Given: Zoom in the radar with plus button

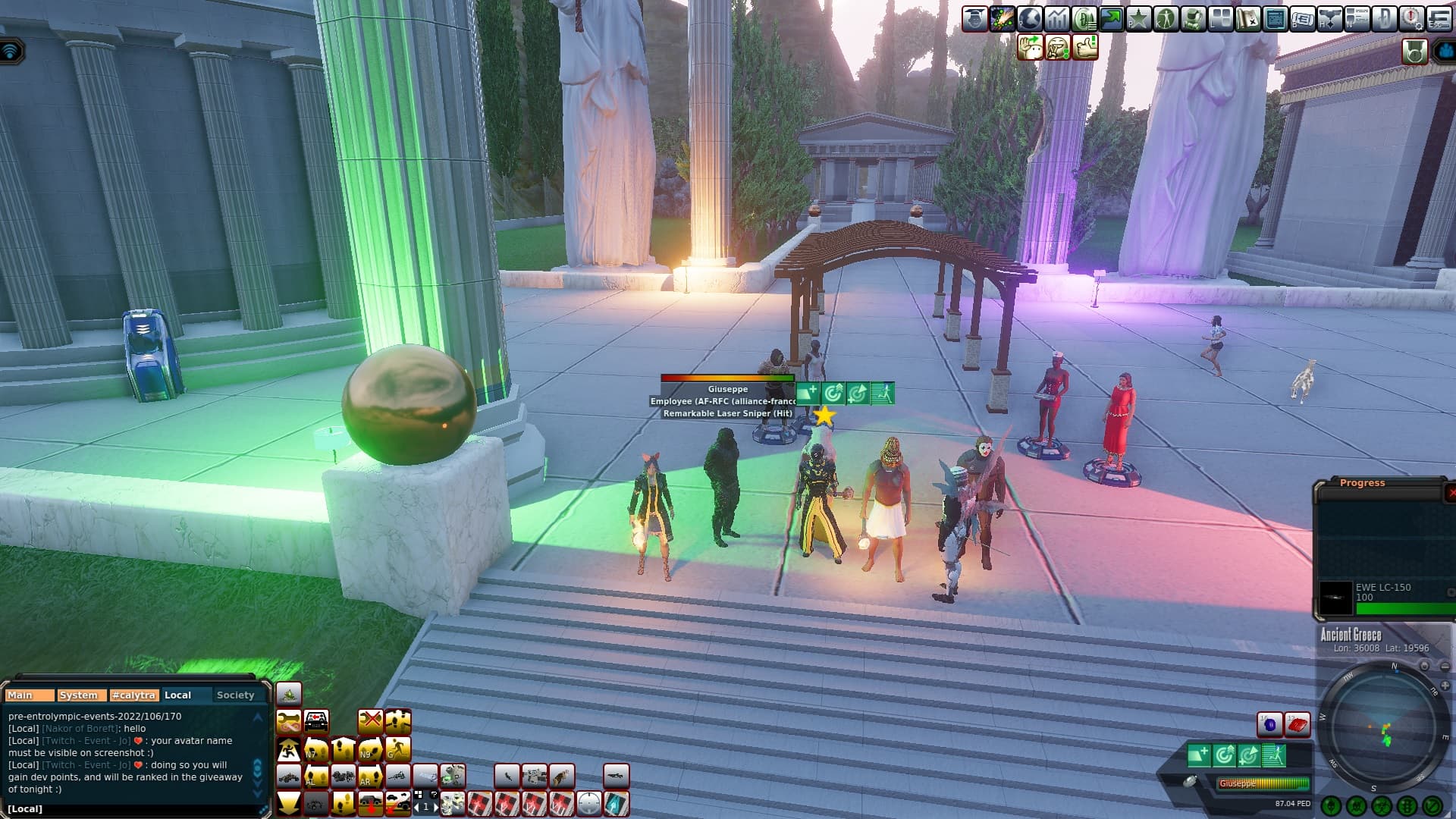Looking at the screenshot, I should click(x=1445, y=686).
